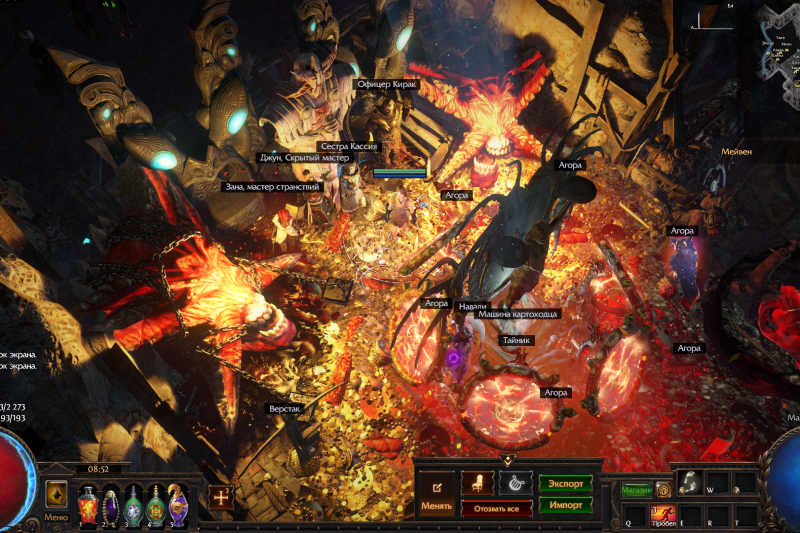Click the watering can icon button
Image resolution: width=800 pixels, height=533 pixels.
[x=516, y=483]
